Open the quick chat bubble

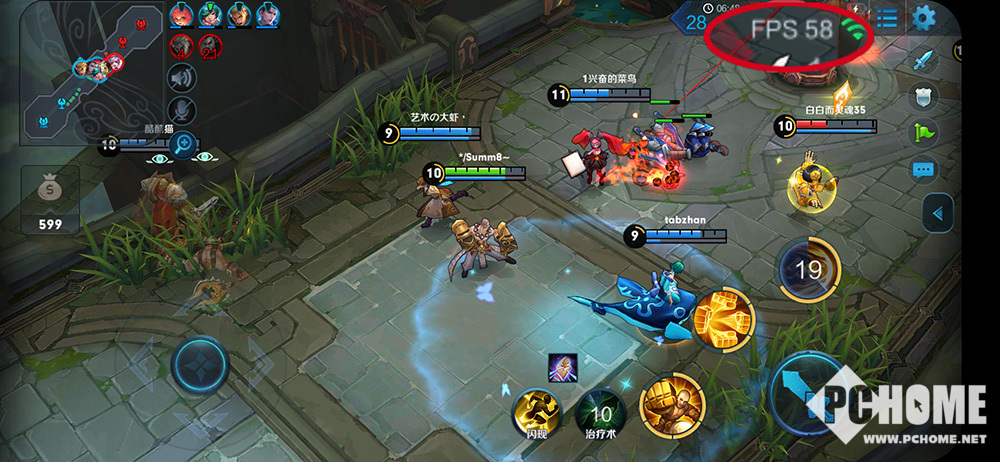[x=924, y=169]
